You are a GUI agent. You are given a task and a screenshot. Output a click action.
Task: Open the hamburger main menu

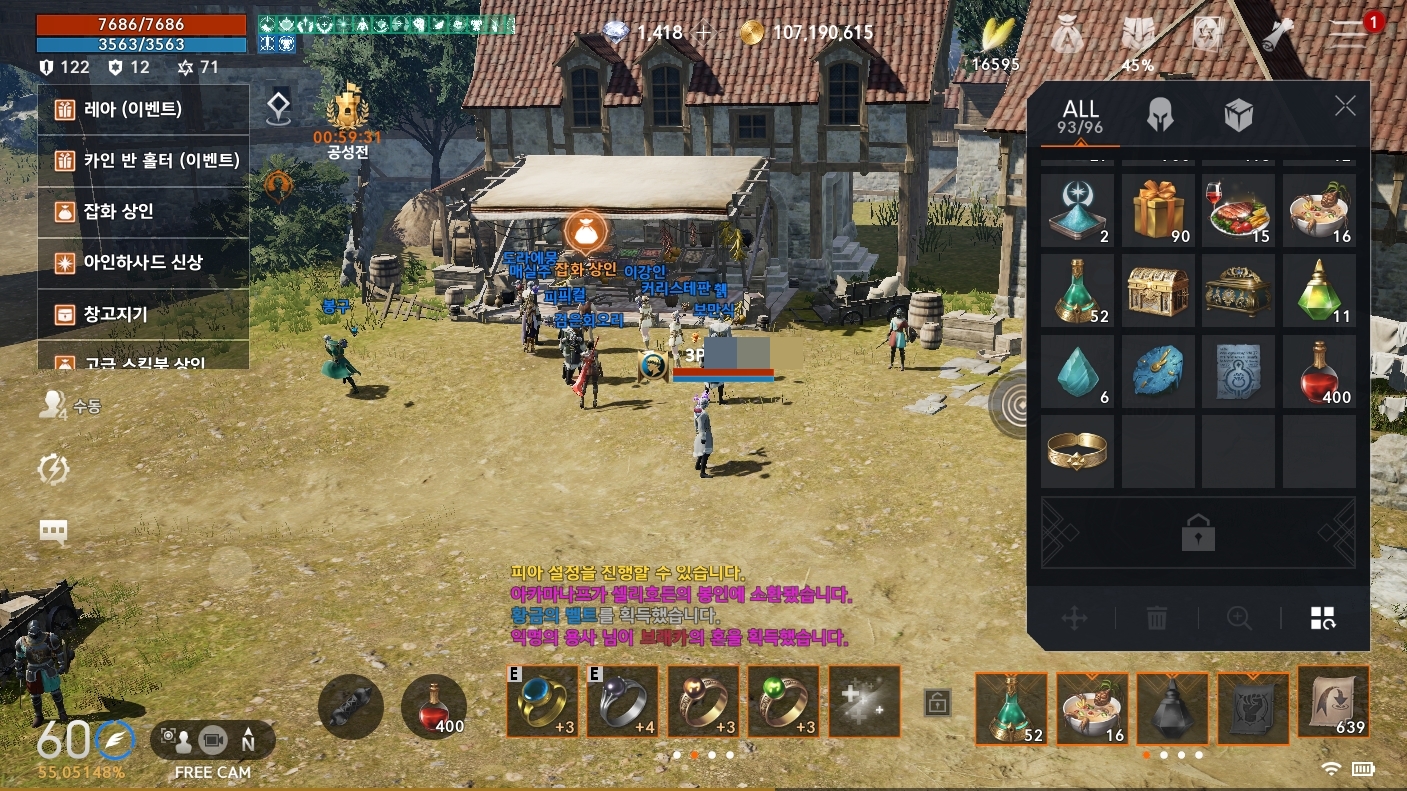[1347, 35]
